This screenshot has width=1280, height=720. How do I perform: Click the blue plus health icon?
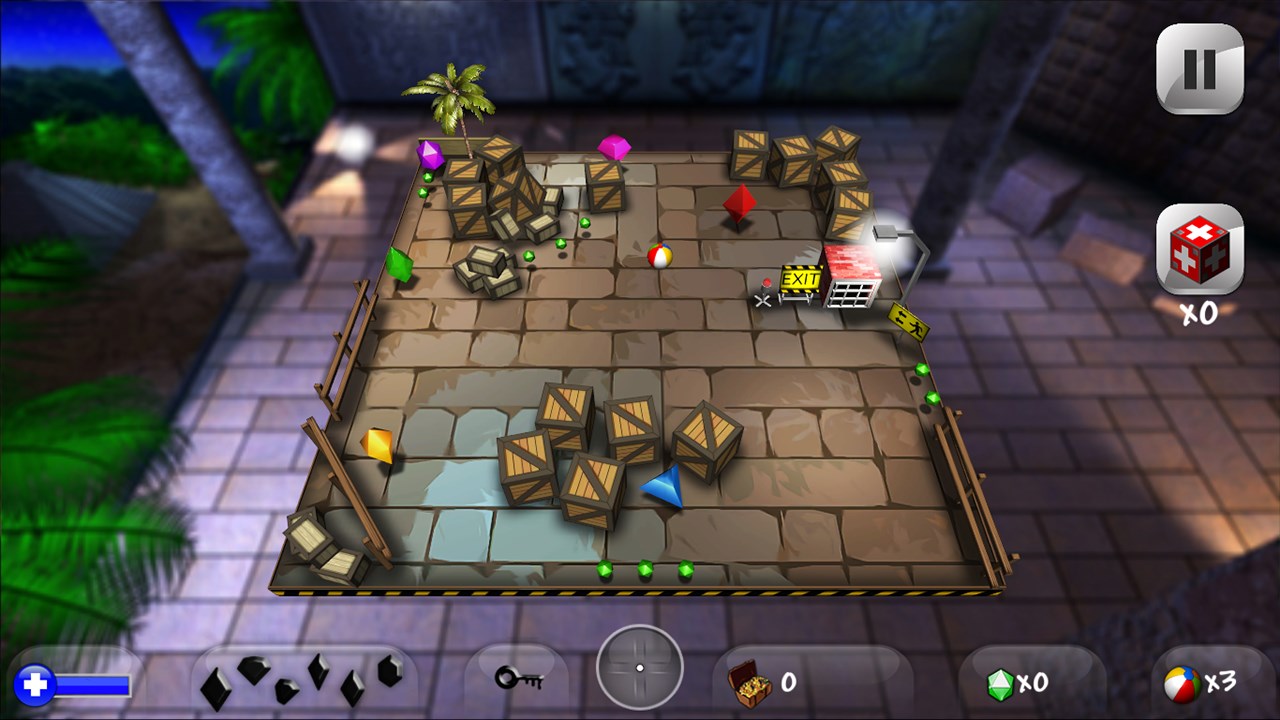point(36,684)
